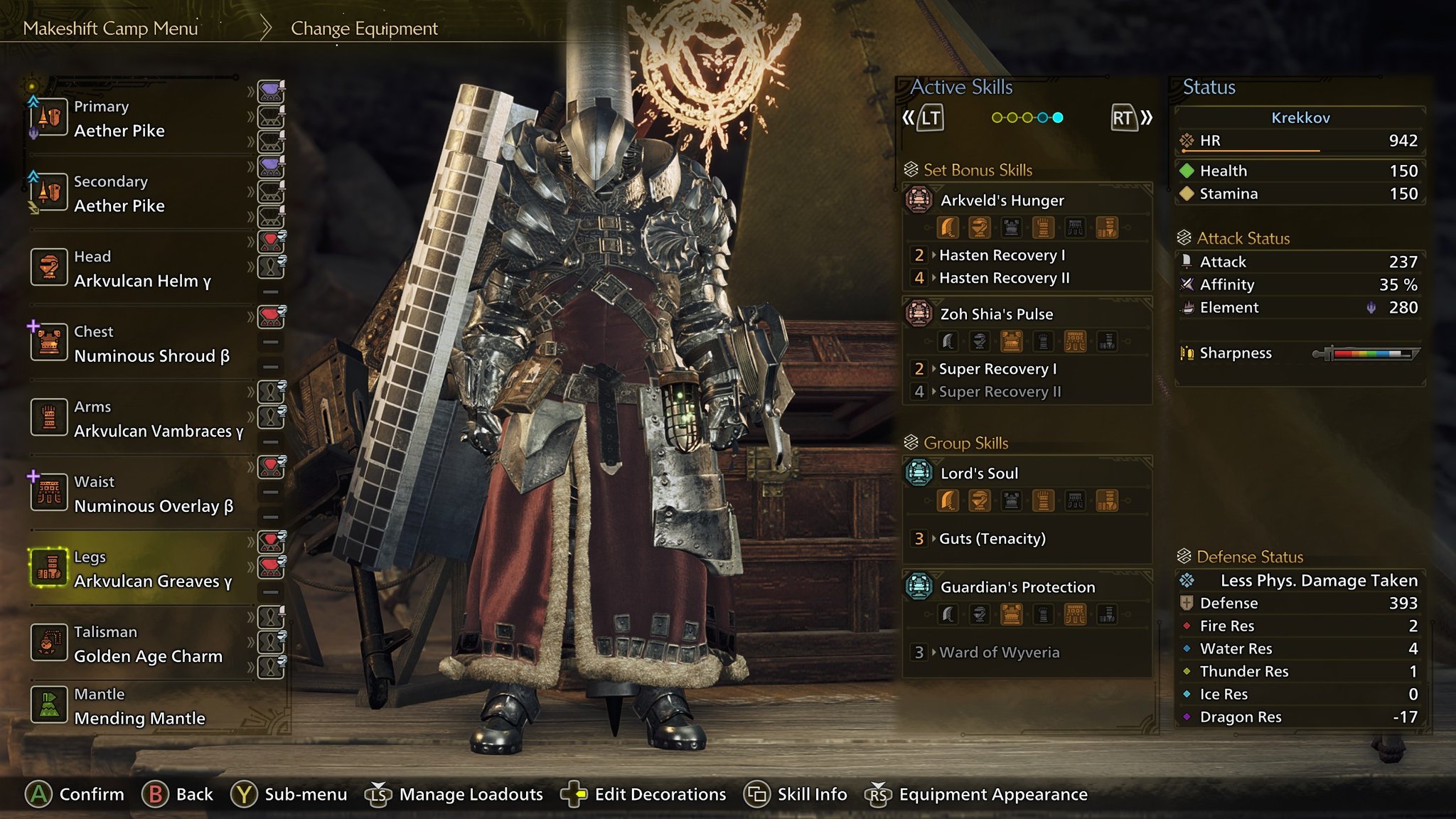
Task: Open Manage Loadouts
Action: click(x=455, y=794)
